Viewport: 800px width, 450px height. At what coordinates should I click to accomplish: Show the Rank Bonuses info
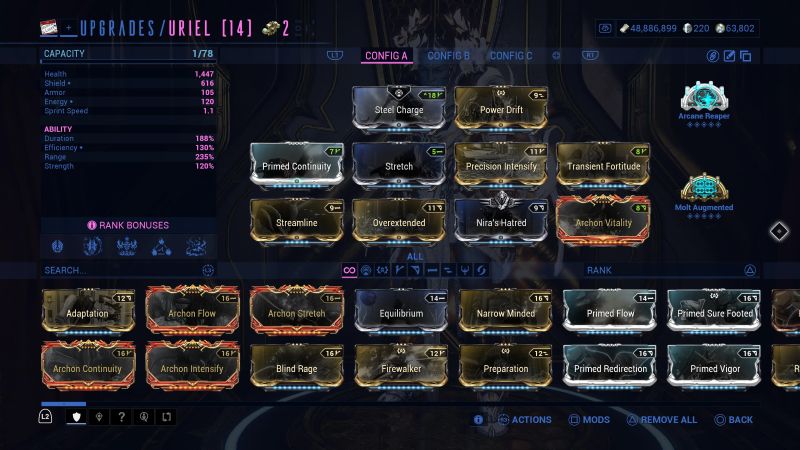128,225
